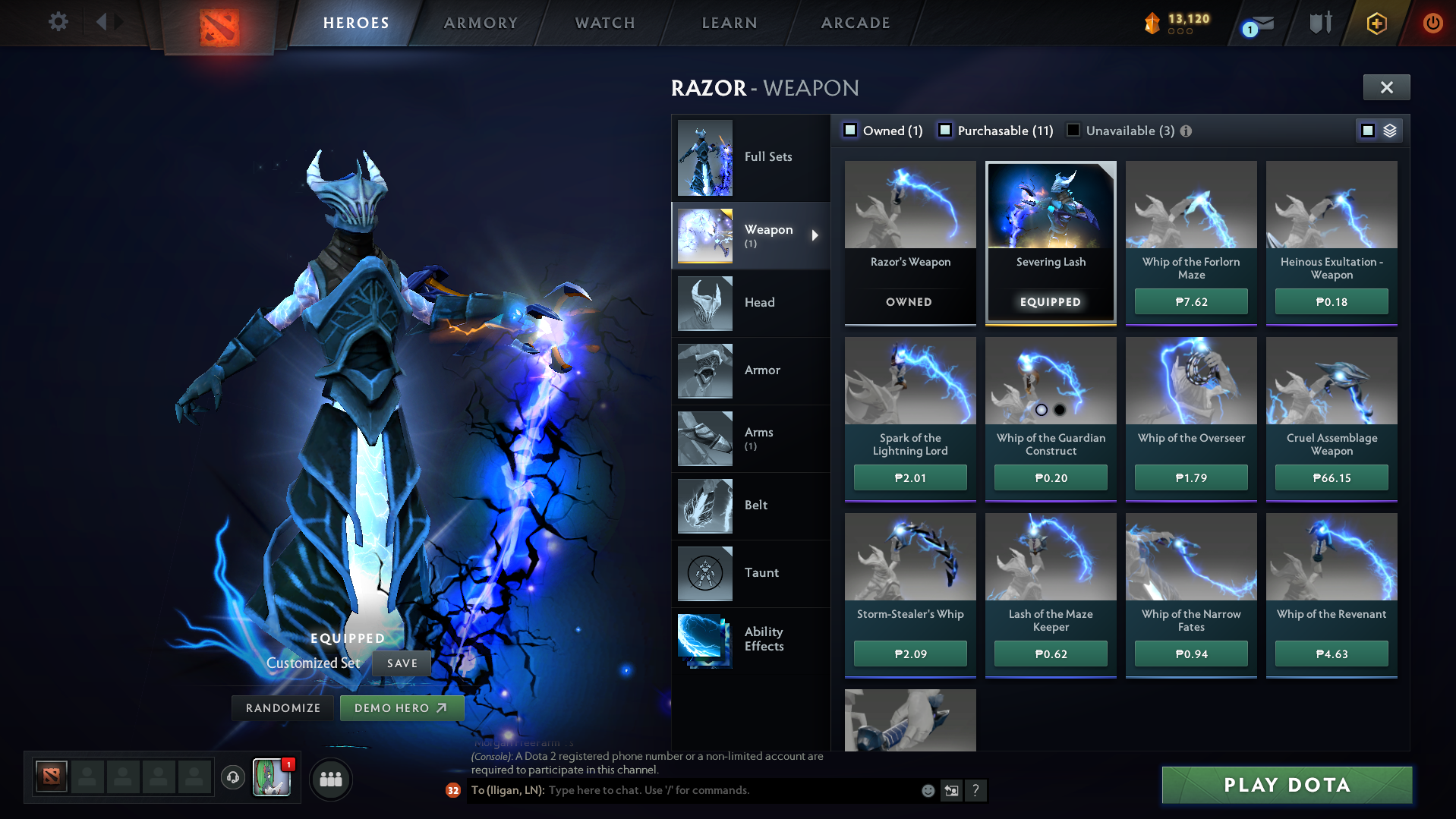1456x819 pixels.
Task: Insert an emoticon into chat
Action: 928,790
